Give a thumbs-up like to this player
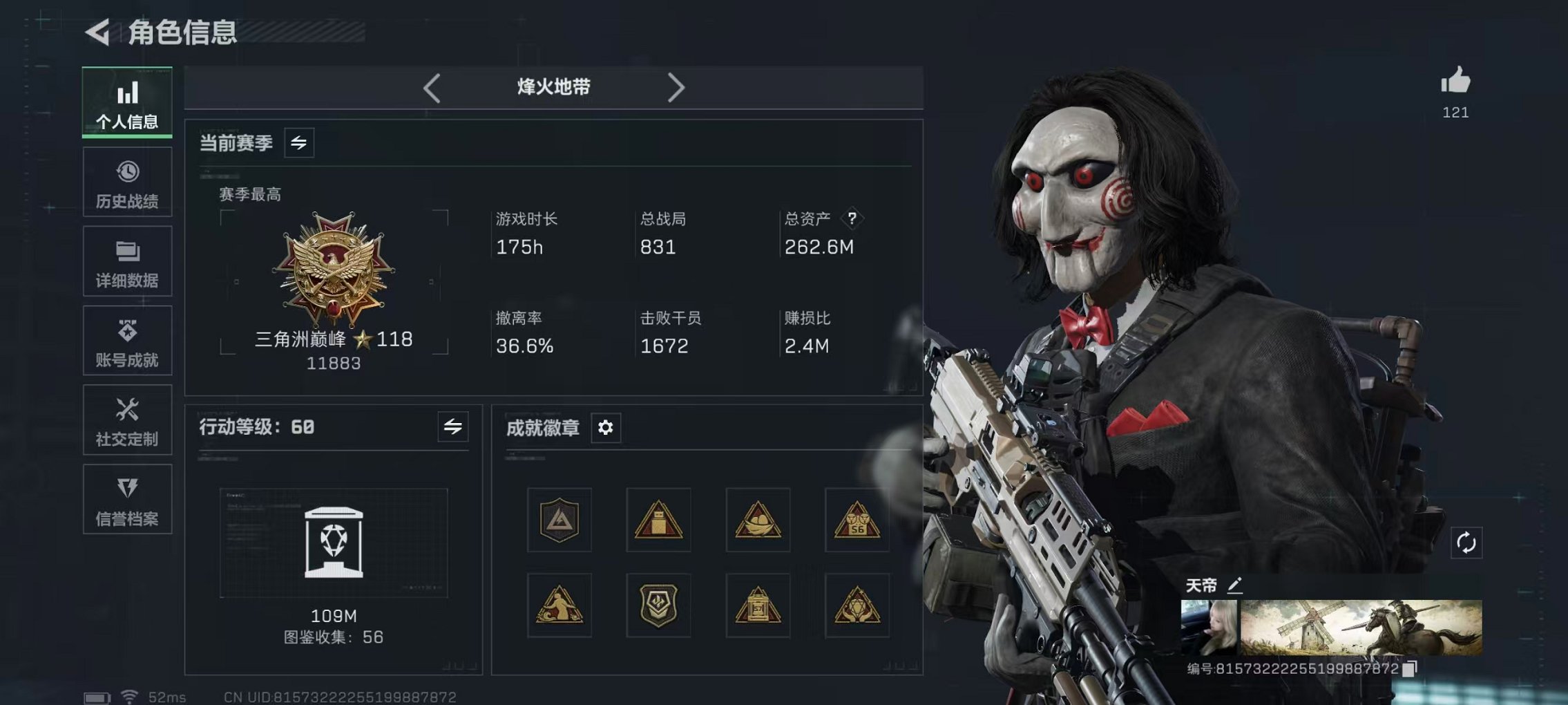This screenshot has height=705, width=1568. click(x=1455, y=82)
